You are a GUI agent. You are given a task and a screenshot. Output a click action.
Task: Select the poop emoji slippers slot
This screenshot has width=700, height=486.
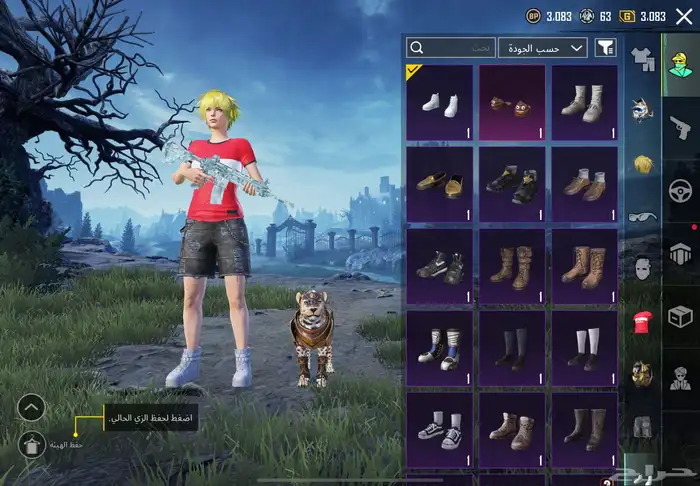tap(512, 102)
